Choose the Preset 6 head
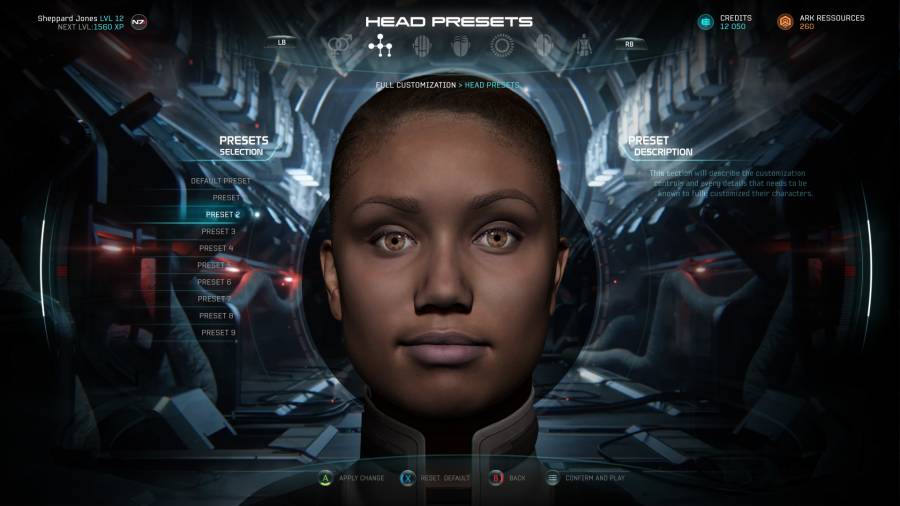The image size is (900, 506). pos(214,282)
